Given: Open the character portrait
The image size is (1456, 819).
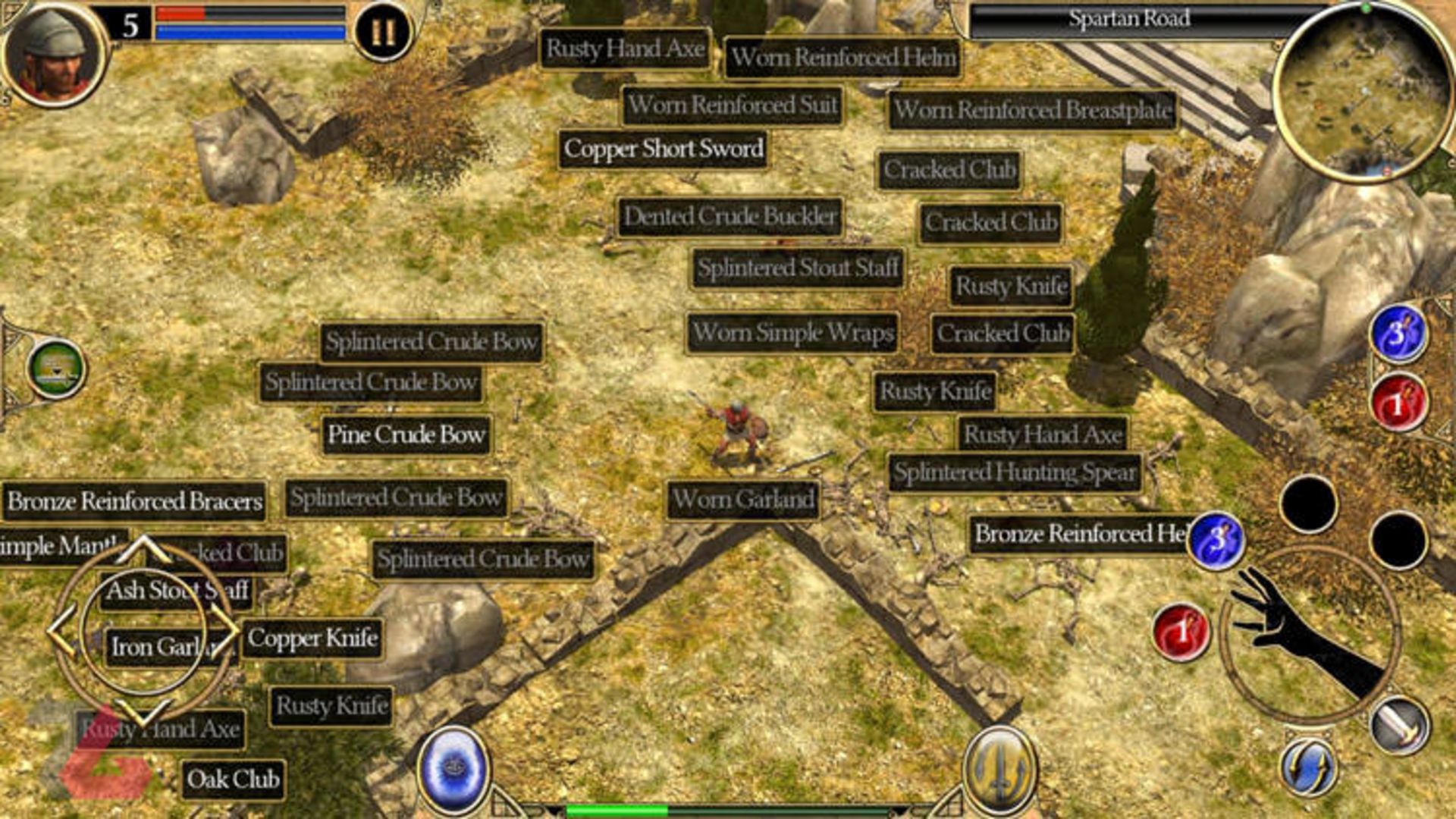Looking at the screenshot, I should [53, 53].
